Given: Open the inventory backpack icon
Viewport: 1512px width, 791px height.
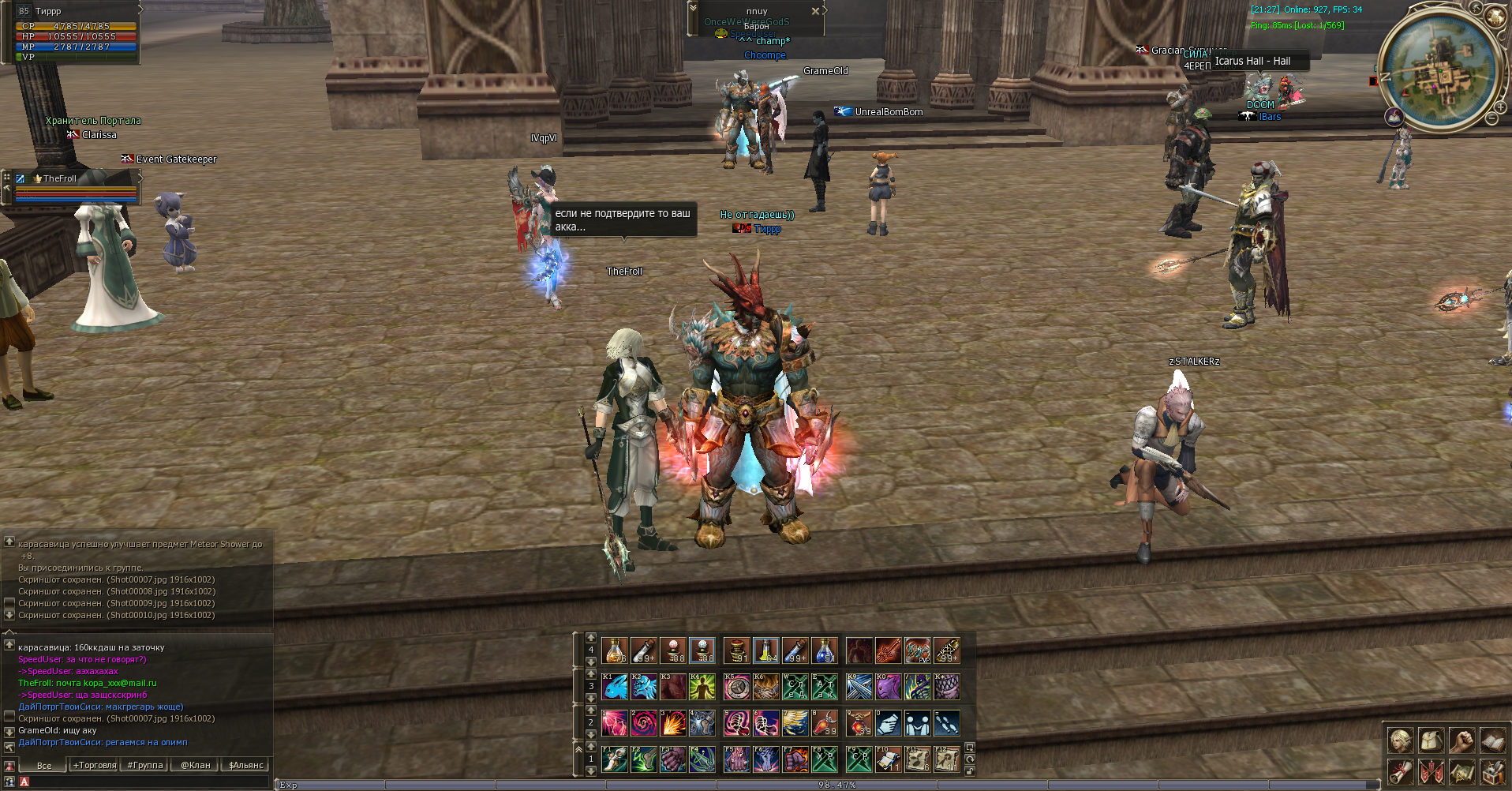Looking at the screenshot, I should tap(1432, 740).
